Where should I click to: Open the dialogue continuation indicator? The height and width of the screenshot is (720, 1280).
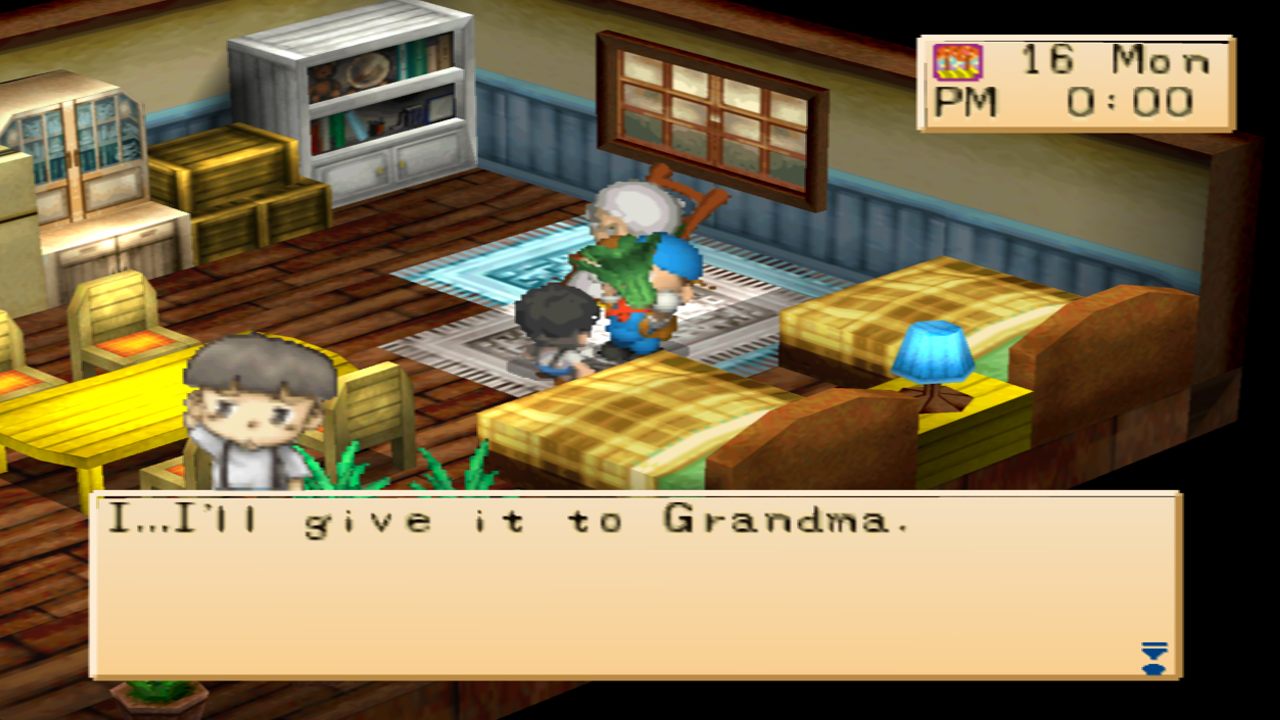pyautogui.click(x=1155, y=660)
